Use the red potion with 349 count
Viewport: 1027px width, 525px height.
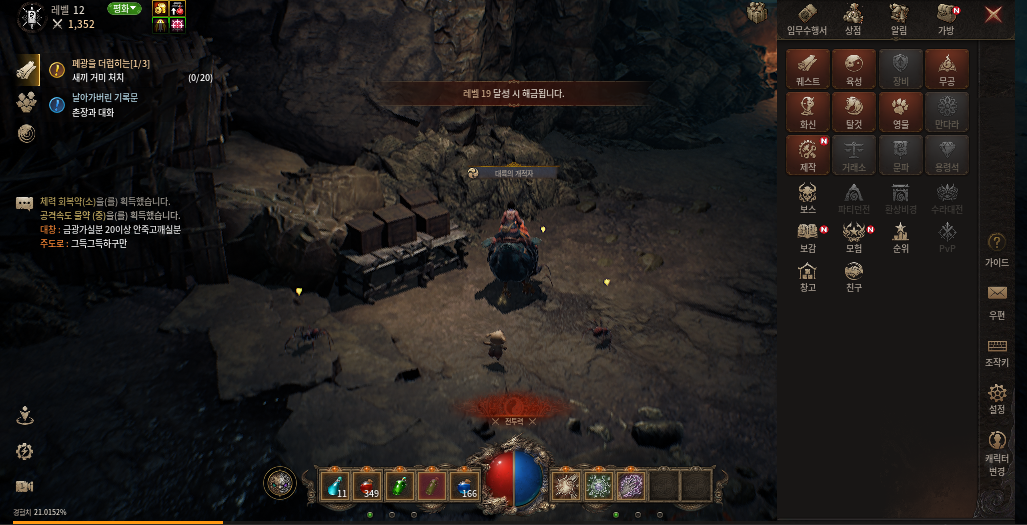(x=369, y=484)
